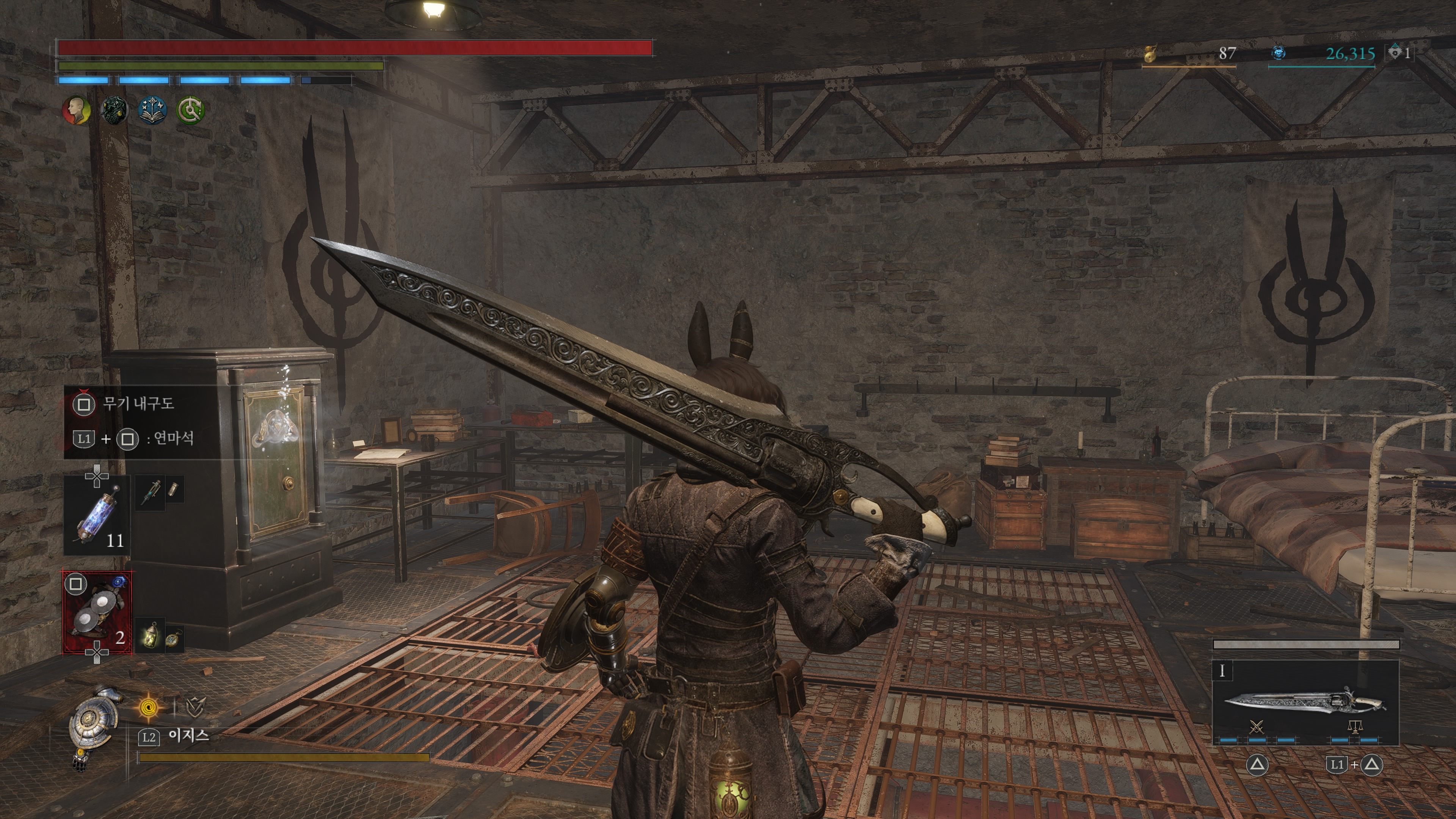Activate the glowing lantern belt item
This screenshot has width=1456, height=819.
[151, 635]
